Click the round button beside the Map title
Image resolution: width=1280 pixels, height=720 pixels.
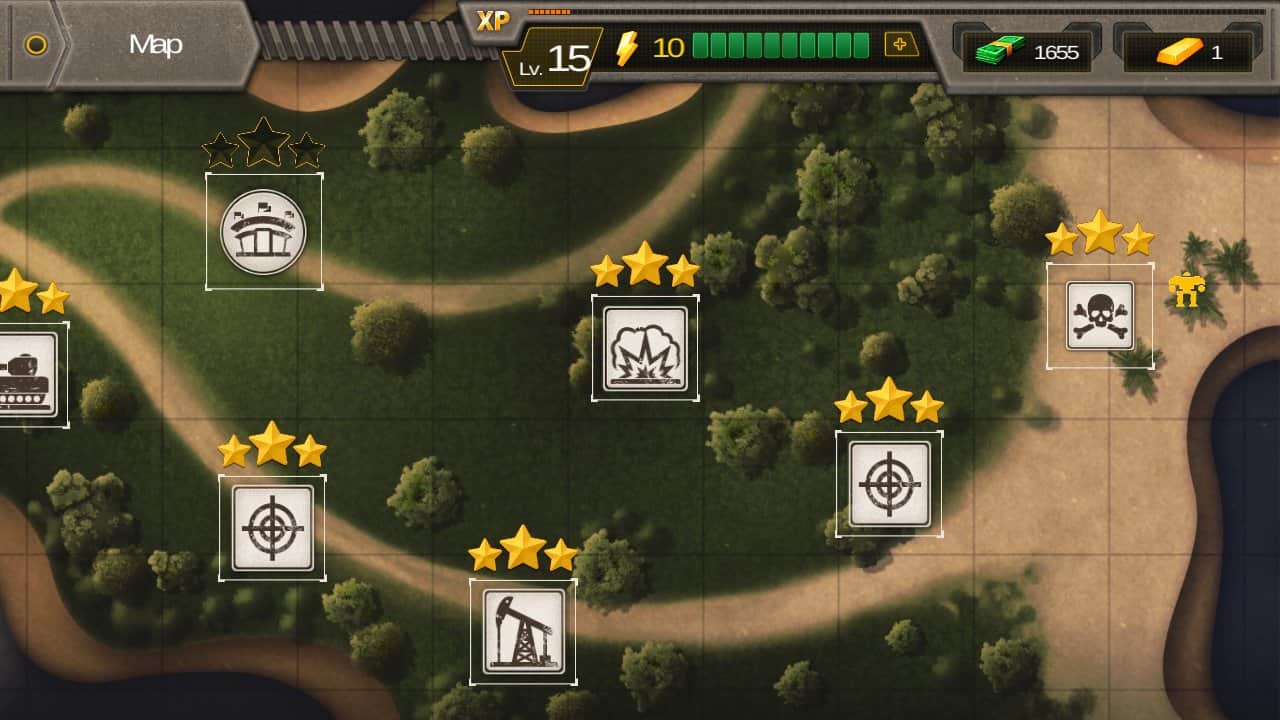point(36,45)
